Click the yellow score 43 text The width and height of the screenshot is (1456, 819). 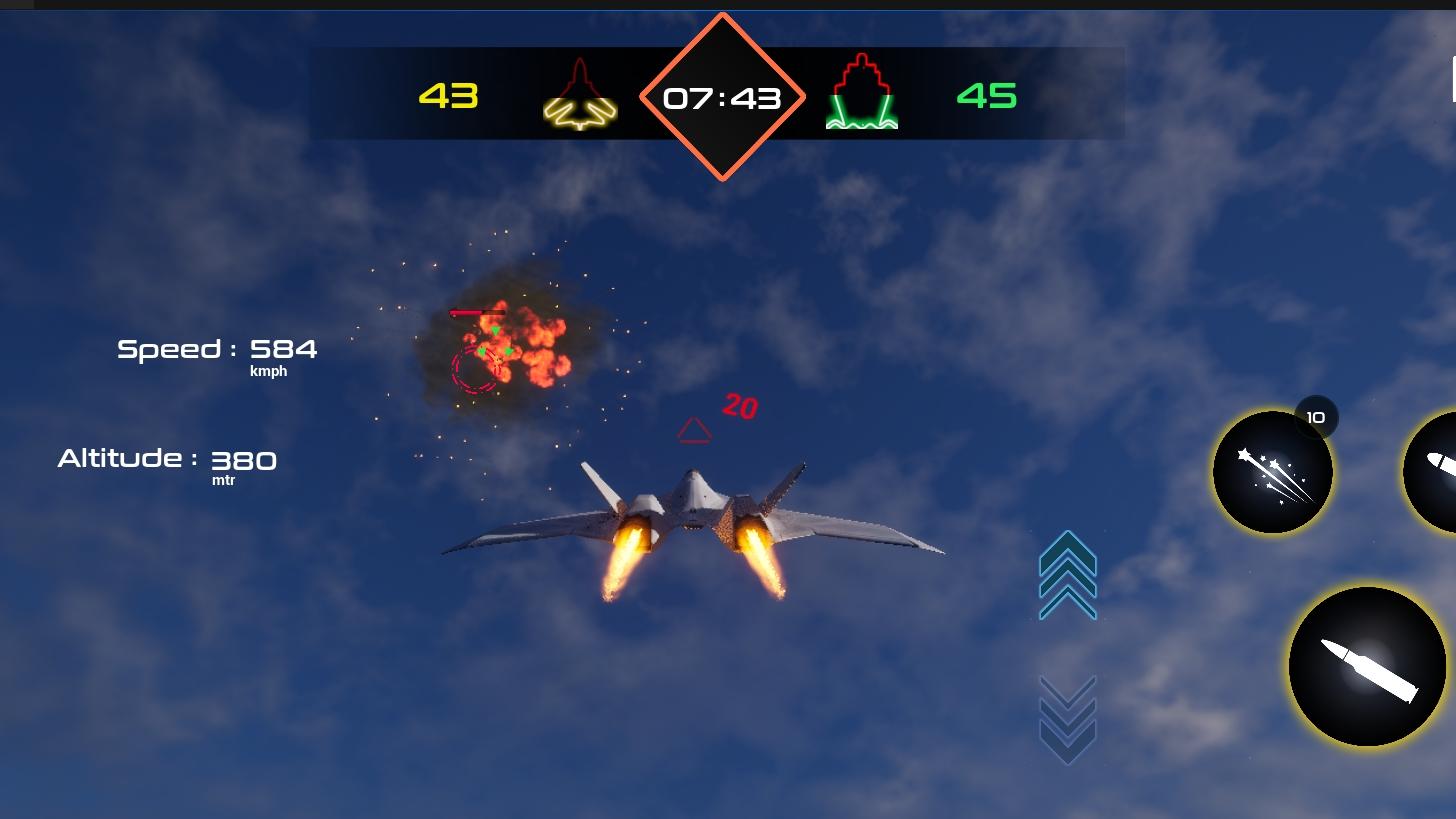coord(448,97)
